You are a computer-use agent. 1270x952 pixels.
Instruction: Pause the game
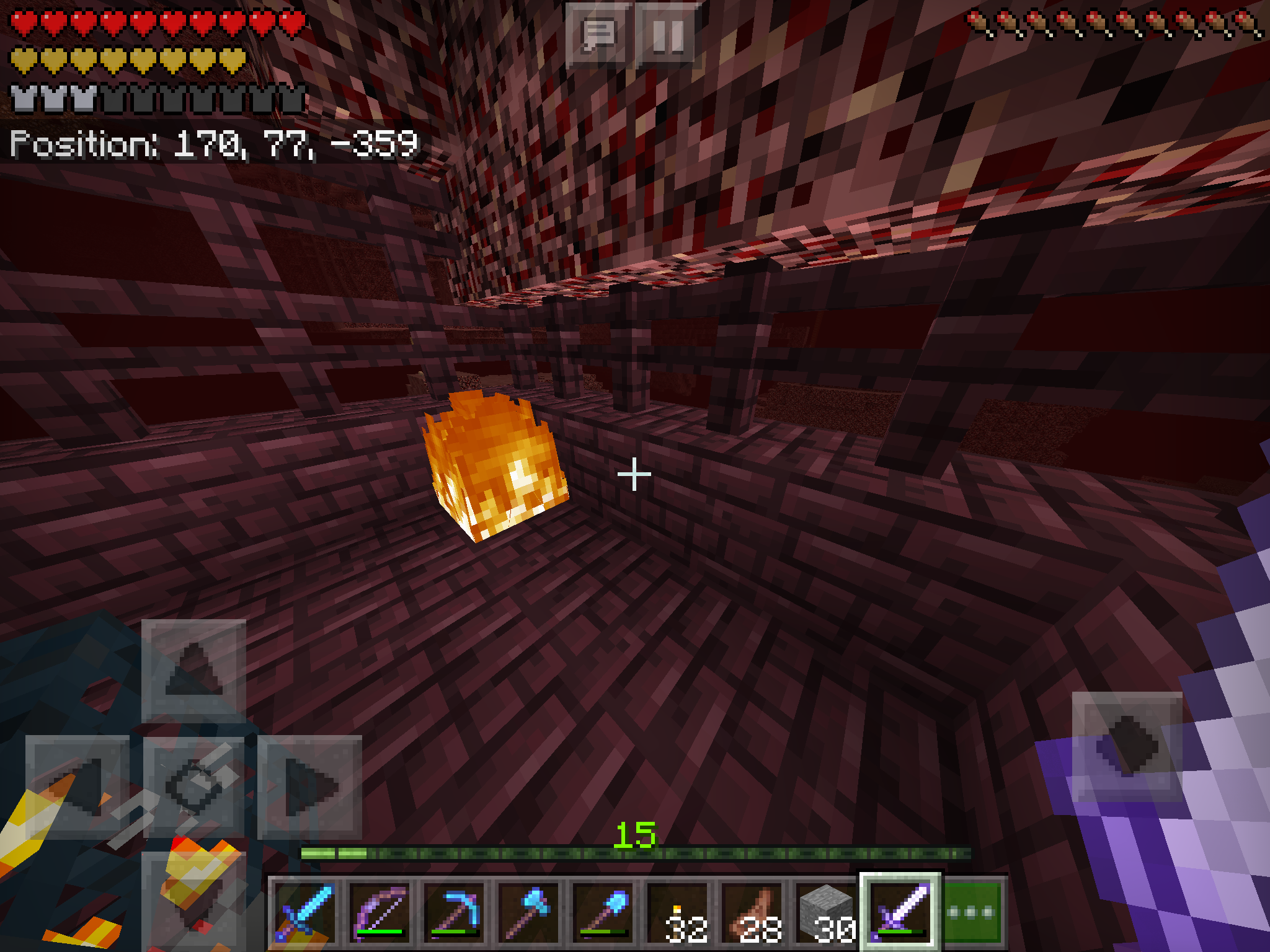pos(668,35)
